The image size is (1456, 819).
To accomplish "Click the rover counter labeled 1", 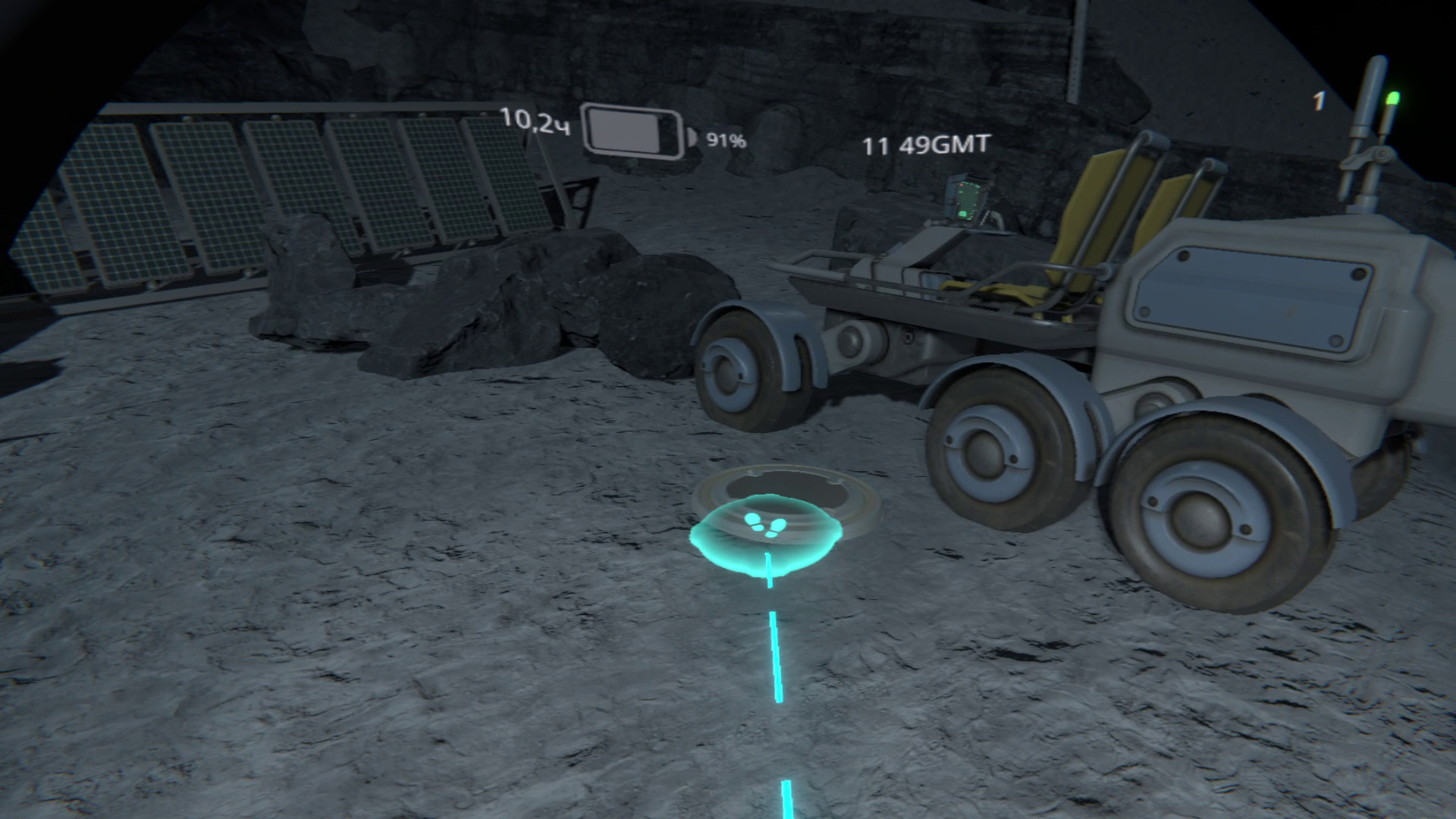I will pyautogui.click(x=1317, y=99).
